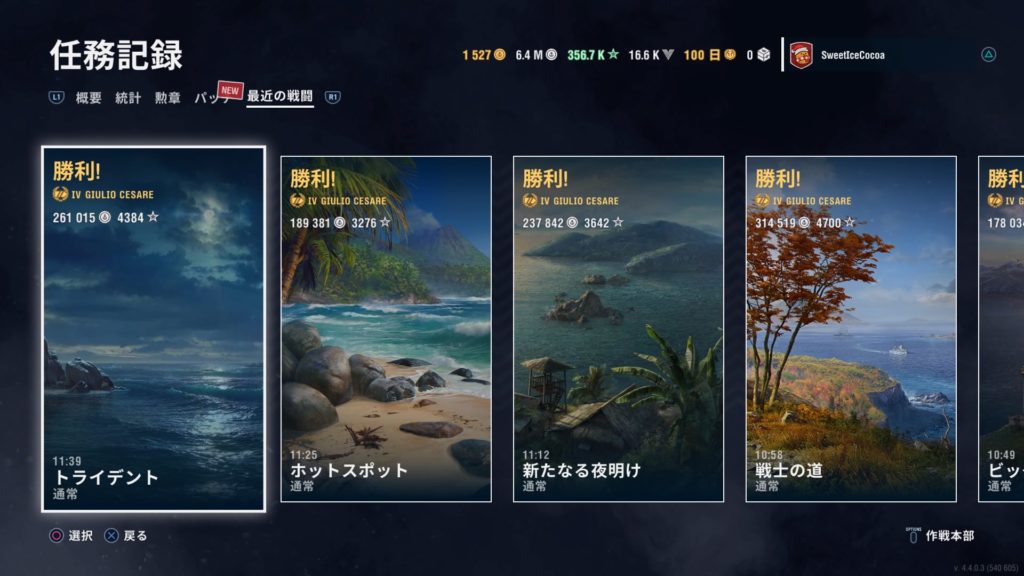Screen dimensions: 1024x576
Task: View the 戦士の道 battle record card
Action: click(x=851, y=329)
